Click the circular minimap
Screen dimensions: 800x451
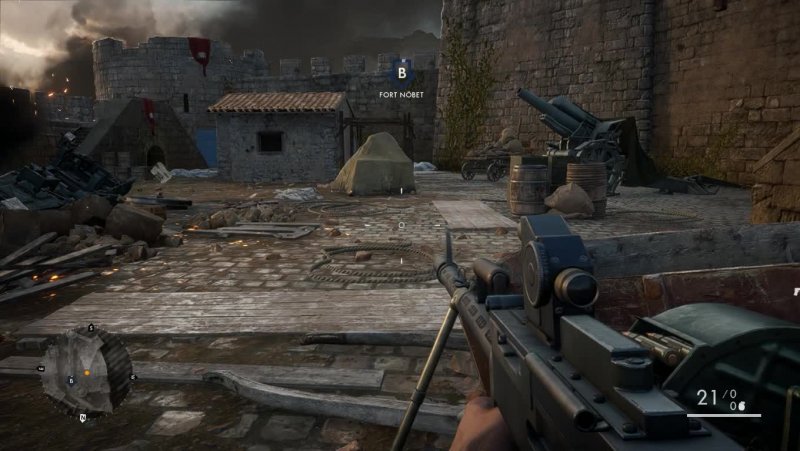coord(86,371)
